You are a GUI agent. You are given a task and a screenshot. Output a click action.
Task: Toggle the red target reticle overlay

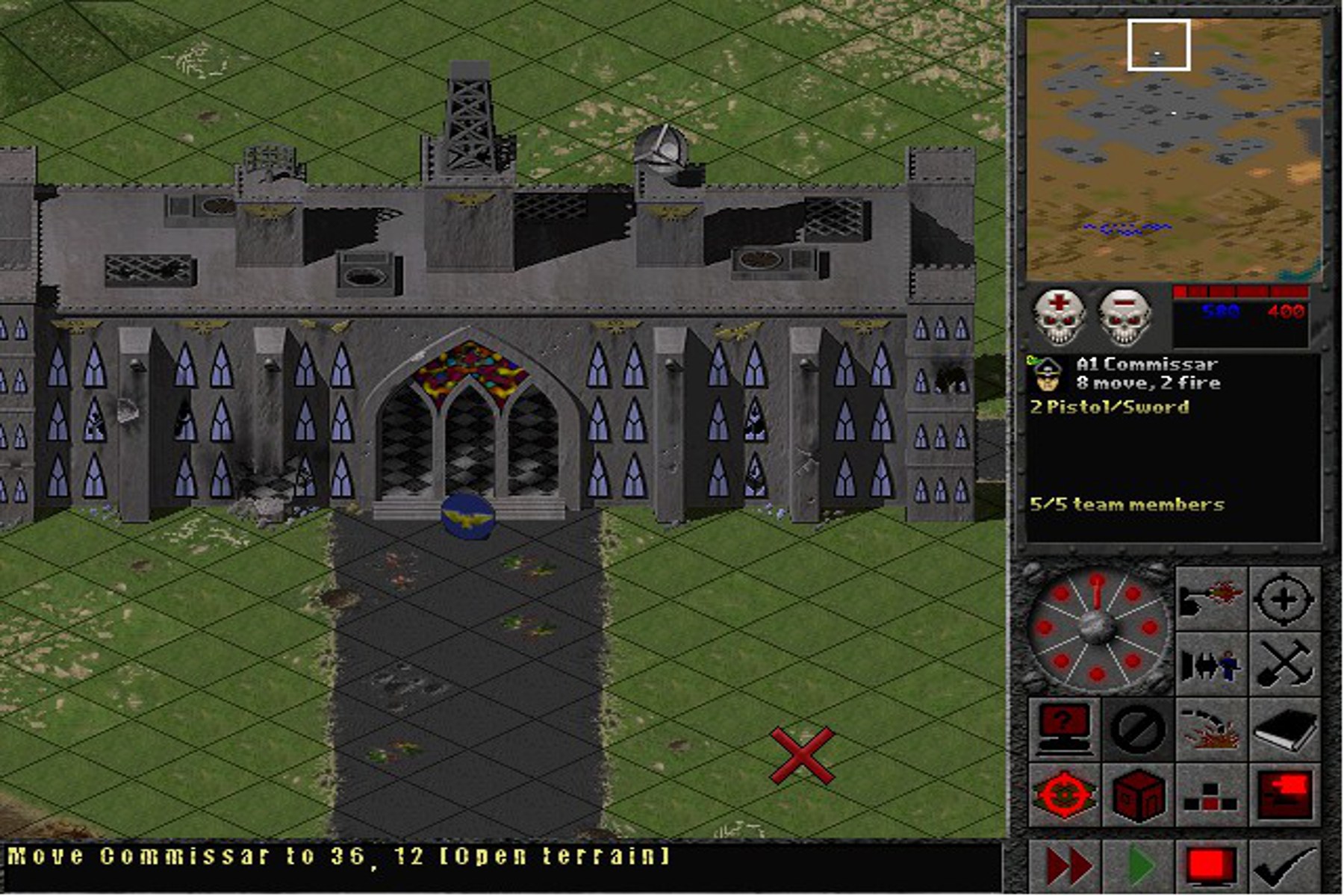(x=1064, y=794)
